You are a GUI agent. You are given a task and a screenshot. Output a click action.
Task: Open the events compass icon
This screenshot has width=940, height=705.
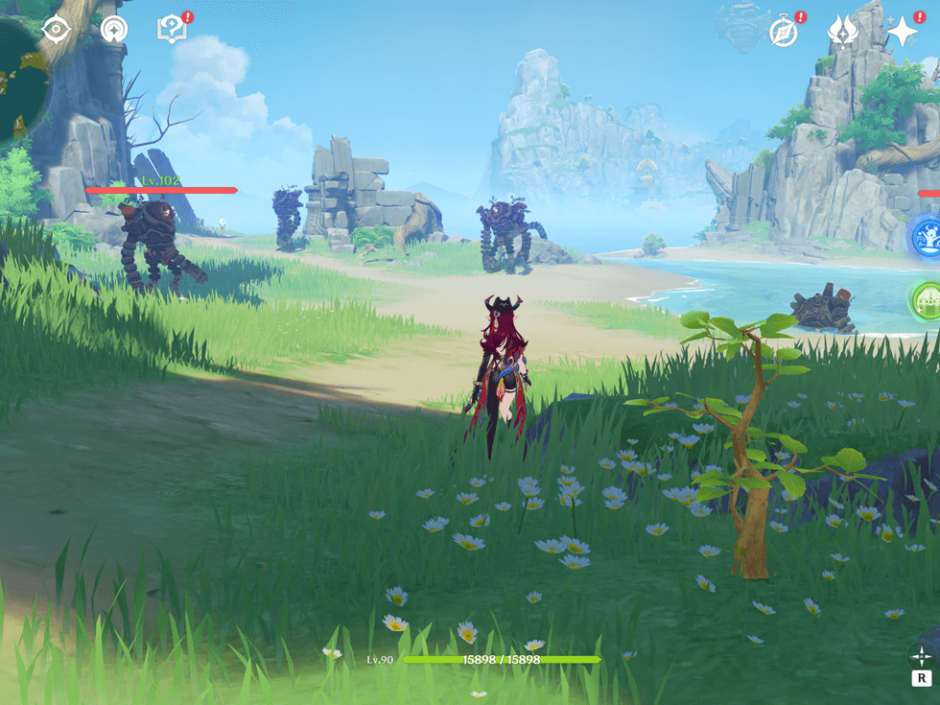pos(783,32)
